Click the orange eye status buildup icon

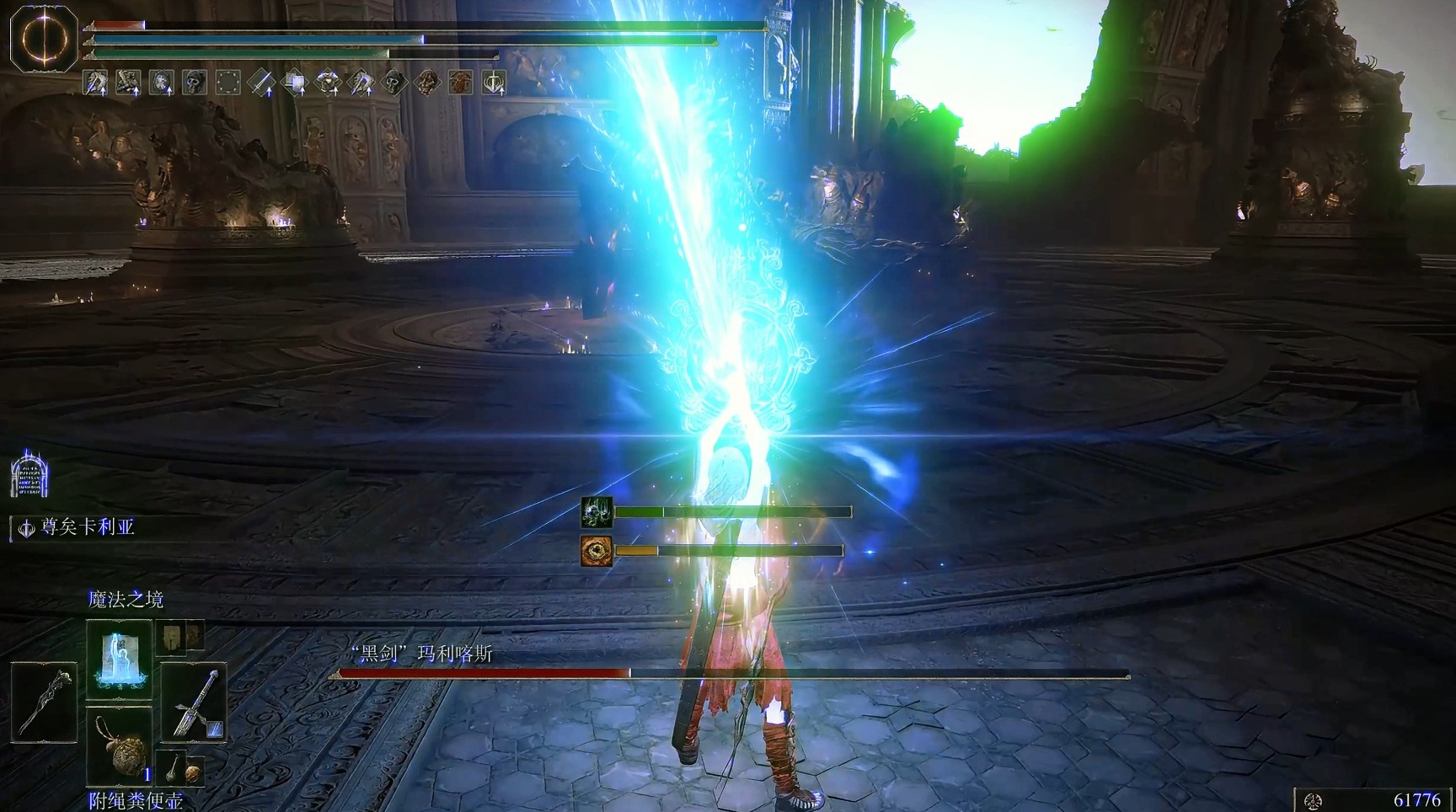pyautogui.click(x=597, y=551)
